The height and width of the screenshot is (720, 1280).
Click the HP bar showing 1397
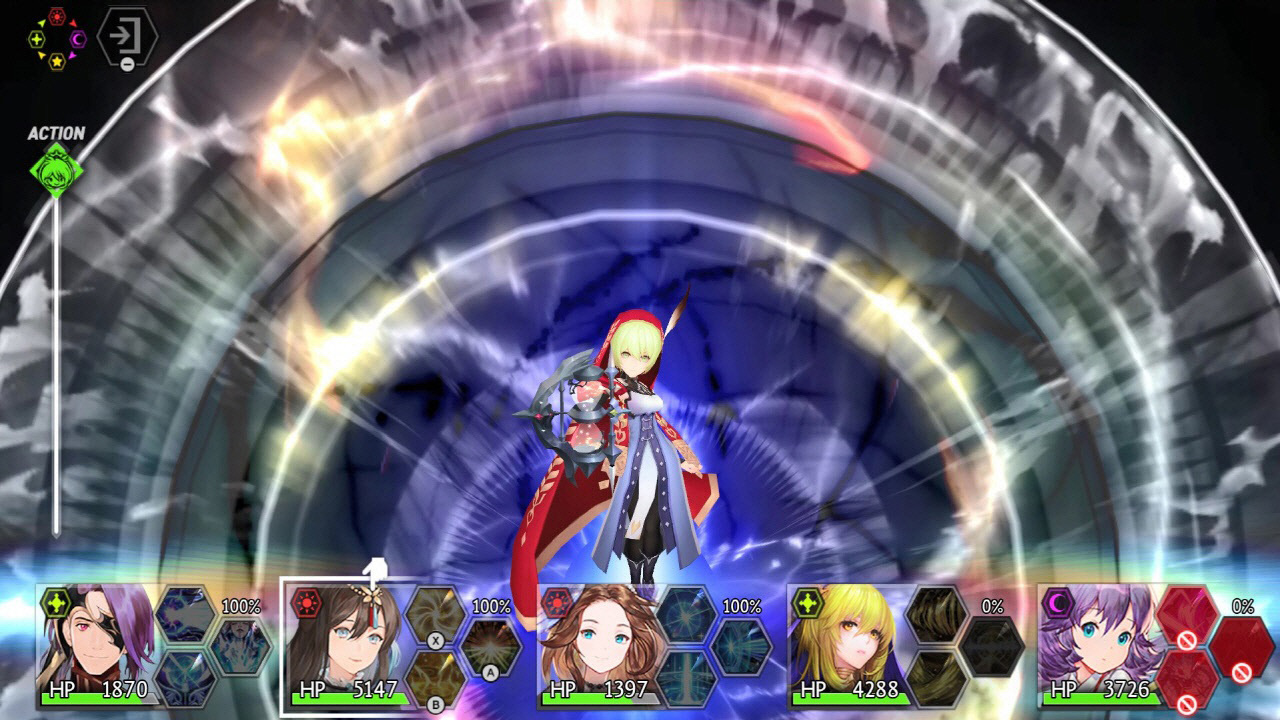coord(600,701)
